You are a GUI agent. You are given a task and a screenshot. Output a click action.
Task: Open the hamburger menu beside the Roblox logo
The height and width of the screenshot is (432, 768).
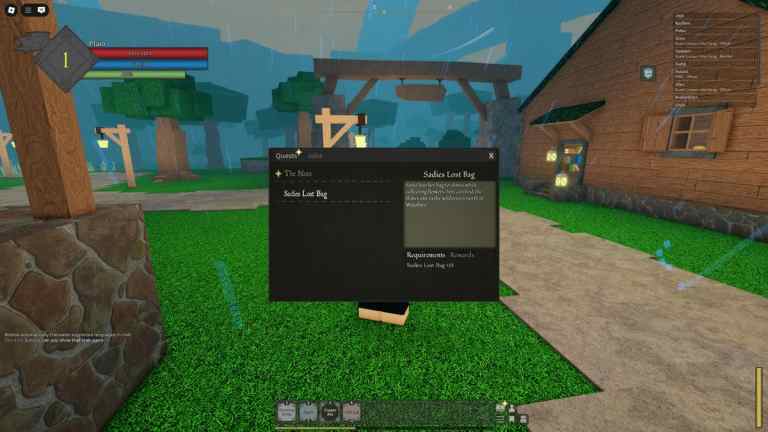pyautogui.click(x=27, y=9)
